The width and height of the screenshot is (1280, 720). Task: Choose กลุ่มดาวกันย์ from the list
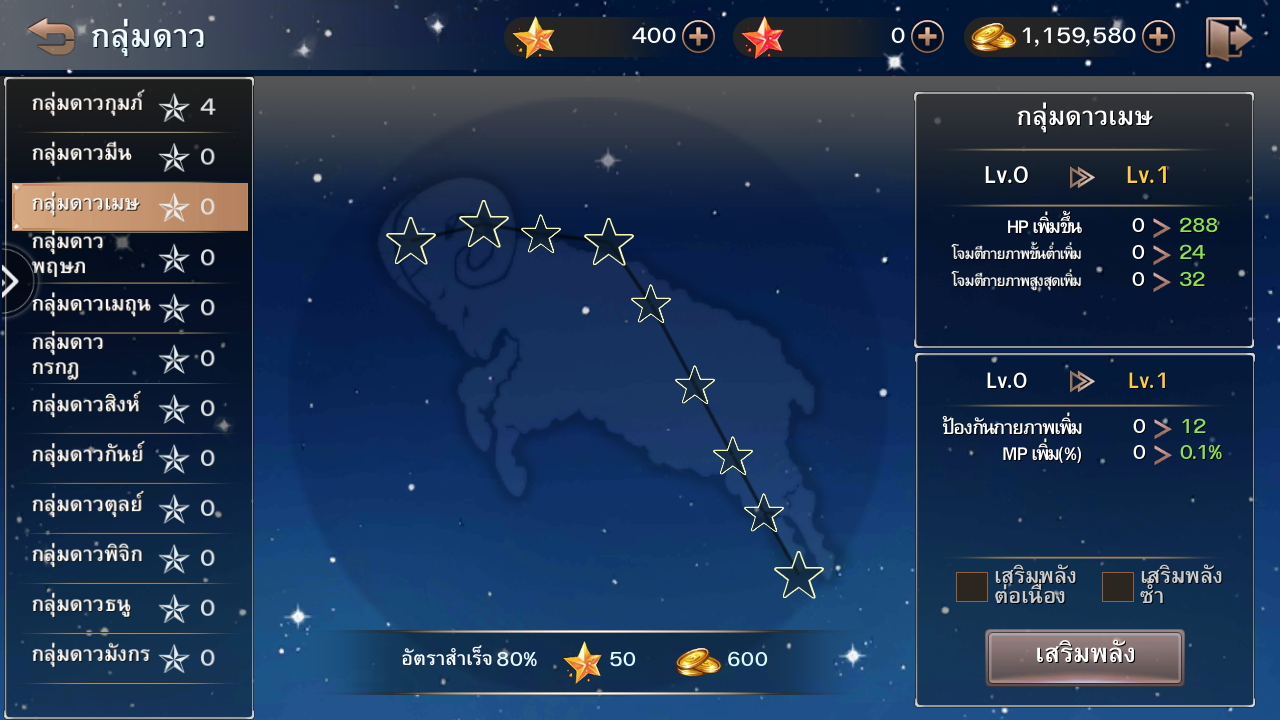coord(129,457)
